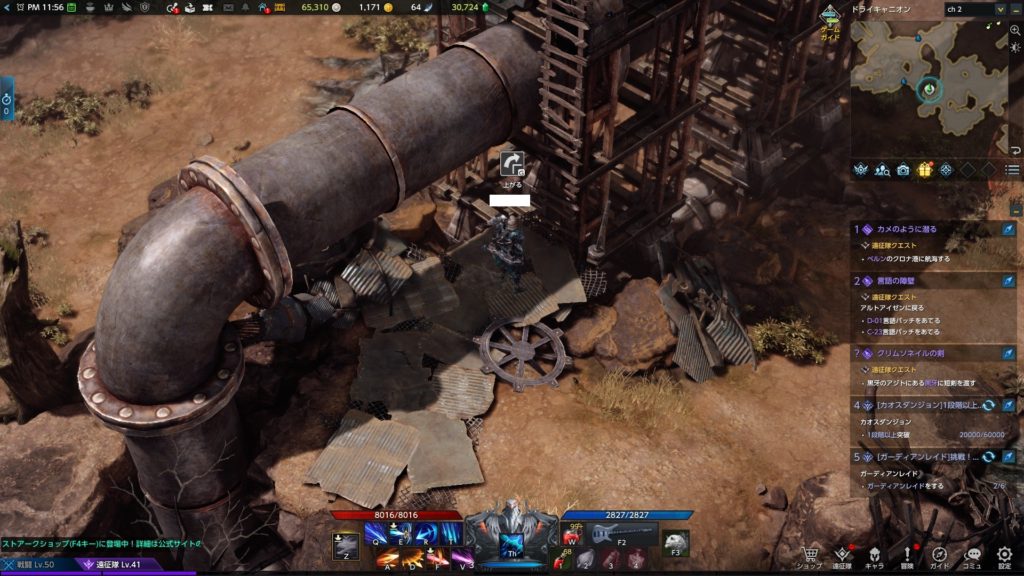Open the コミュ community menu
The height and width of the screenshot is (576, 1024).
point(972,556)
